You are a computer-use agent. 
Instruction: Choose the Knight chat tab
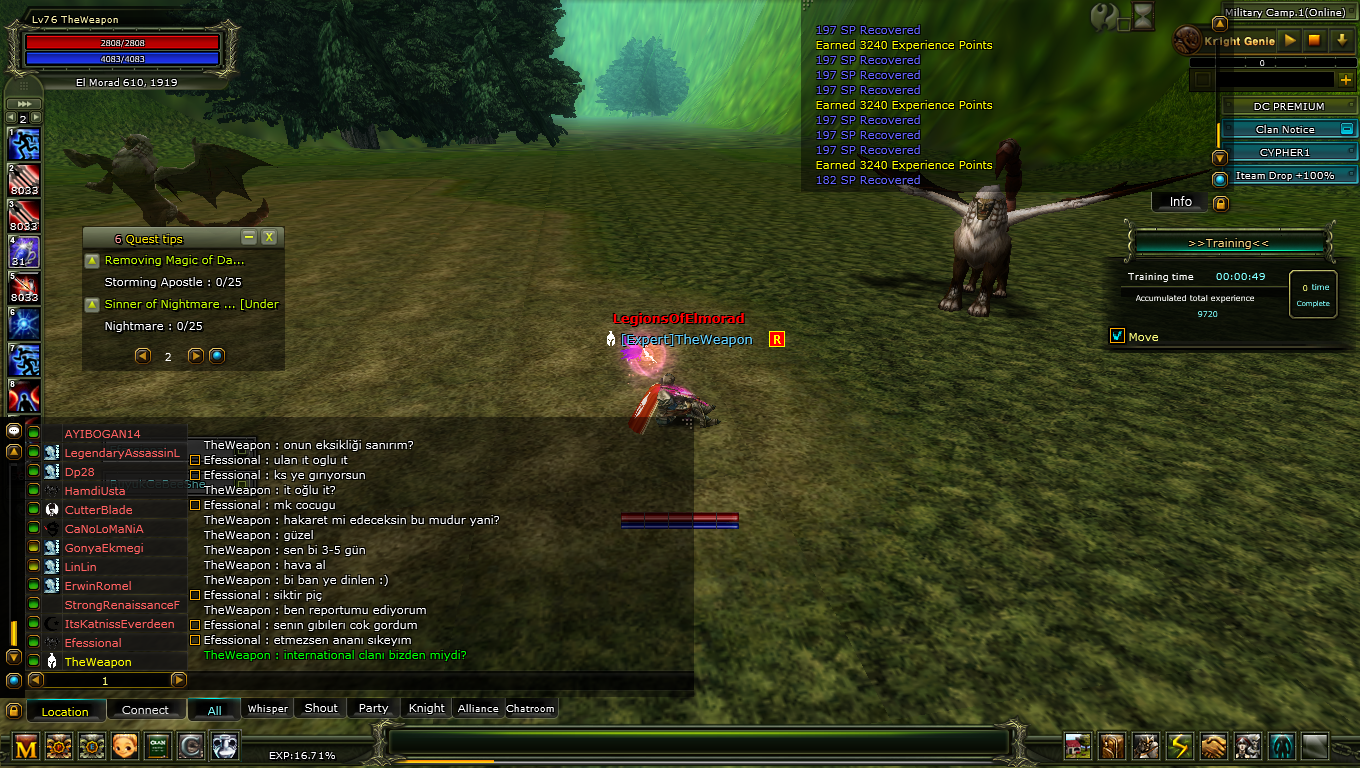coord(426,708)
